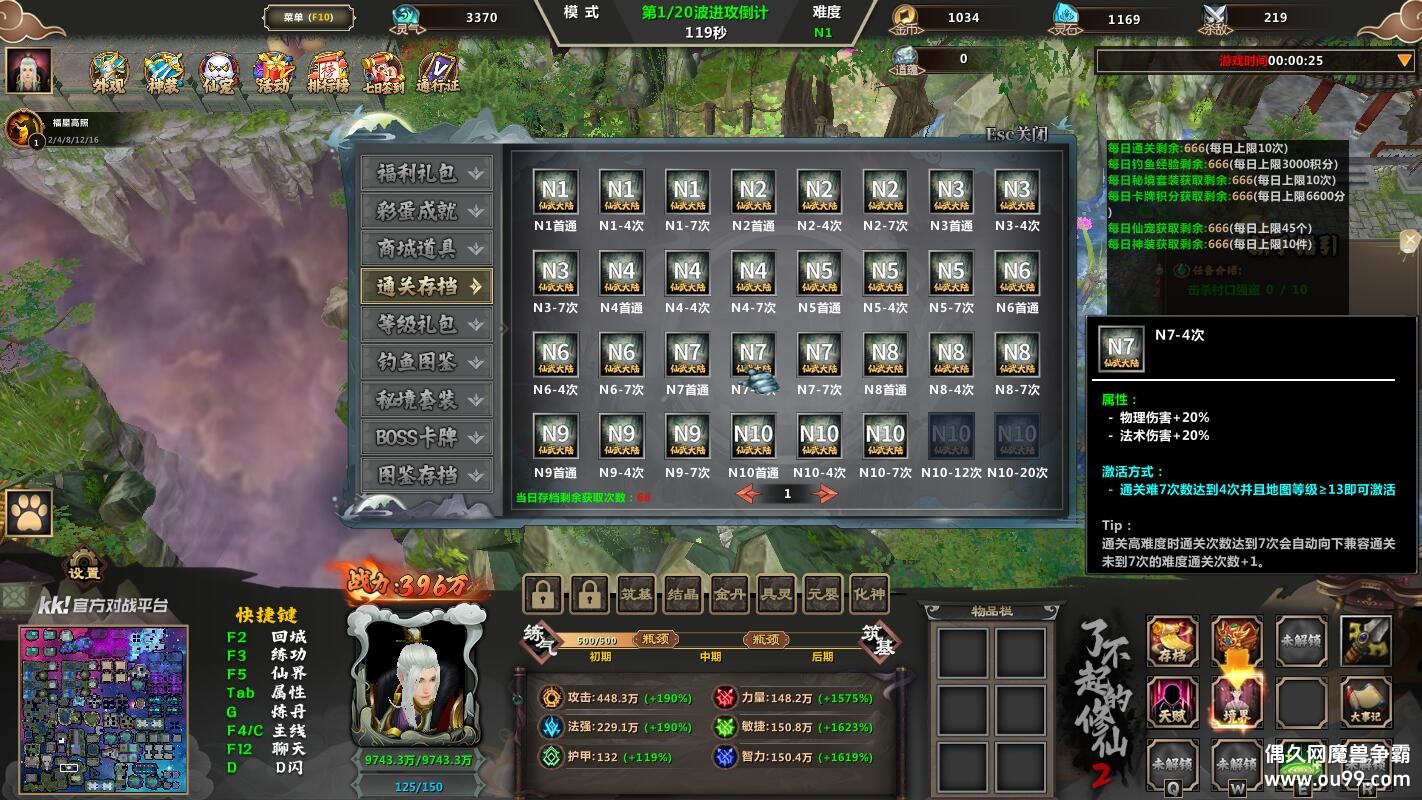Open the 存档 skill icon
The height and width of the screenshot is (800, 1422).
1172,641
